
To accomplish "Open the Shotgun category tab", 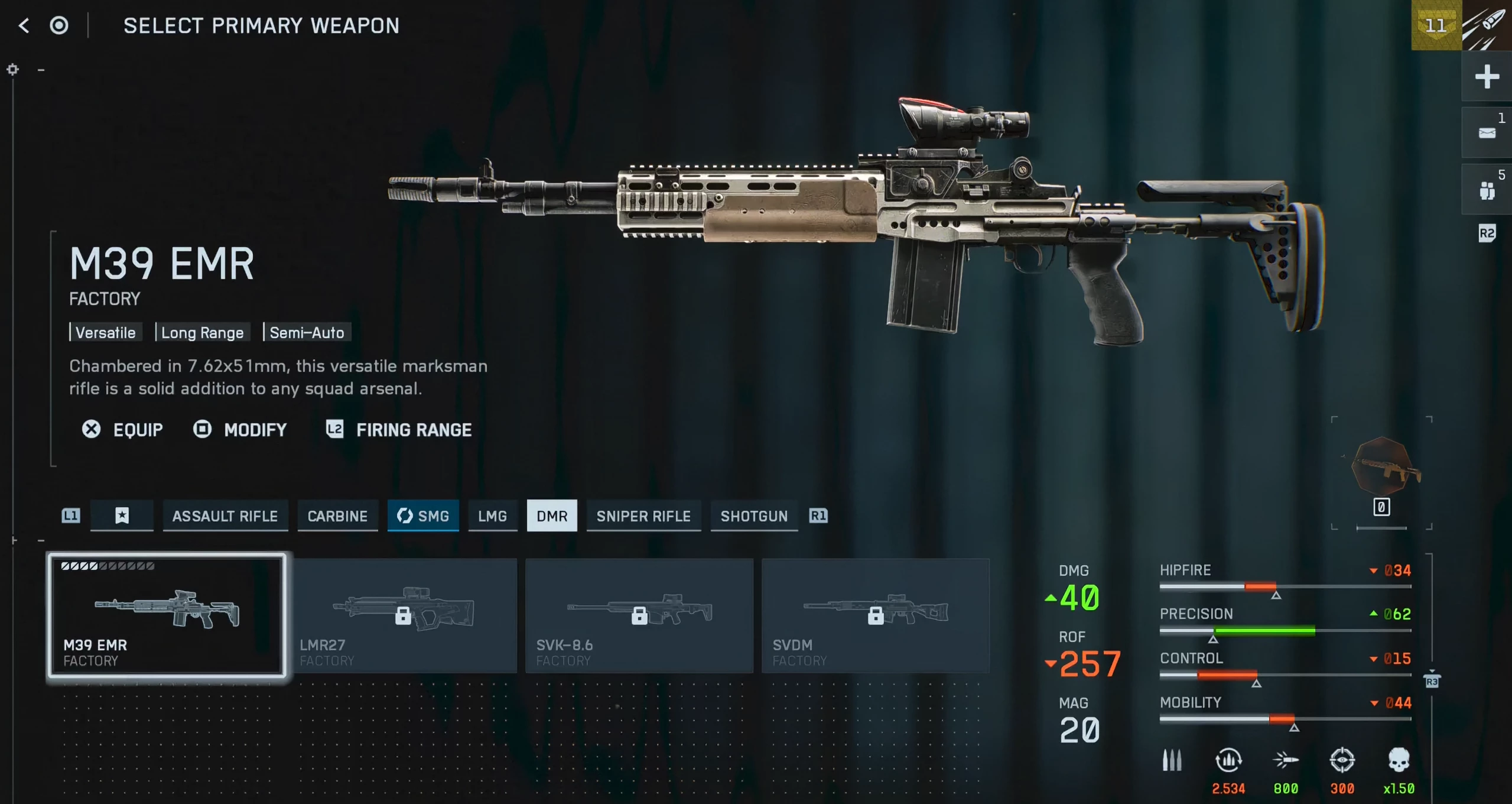I will point(754,516).
